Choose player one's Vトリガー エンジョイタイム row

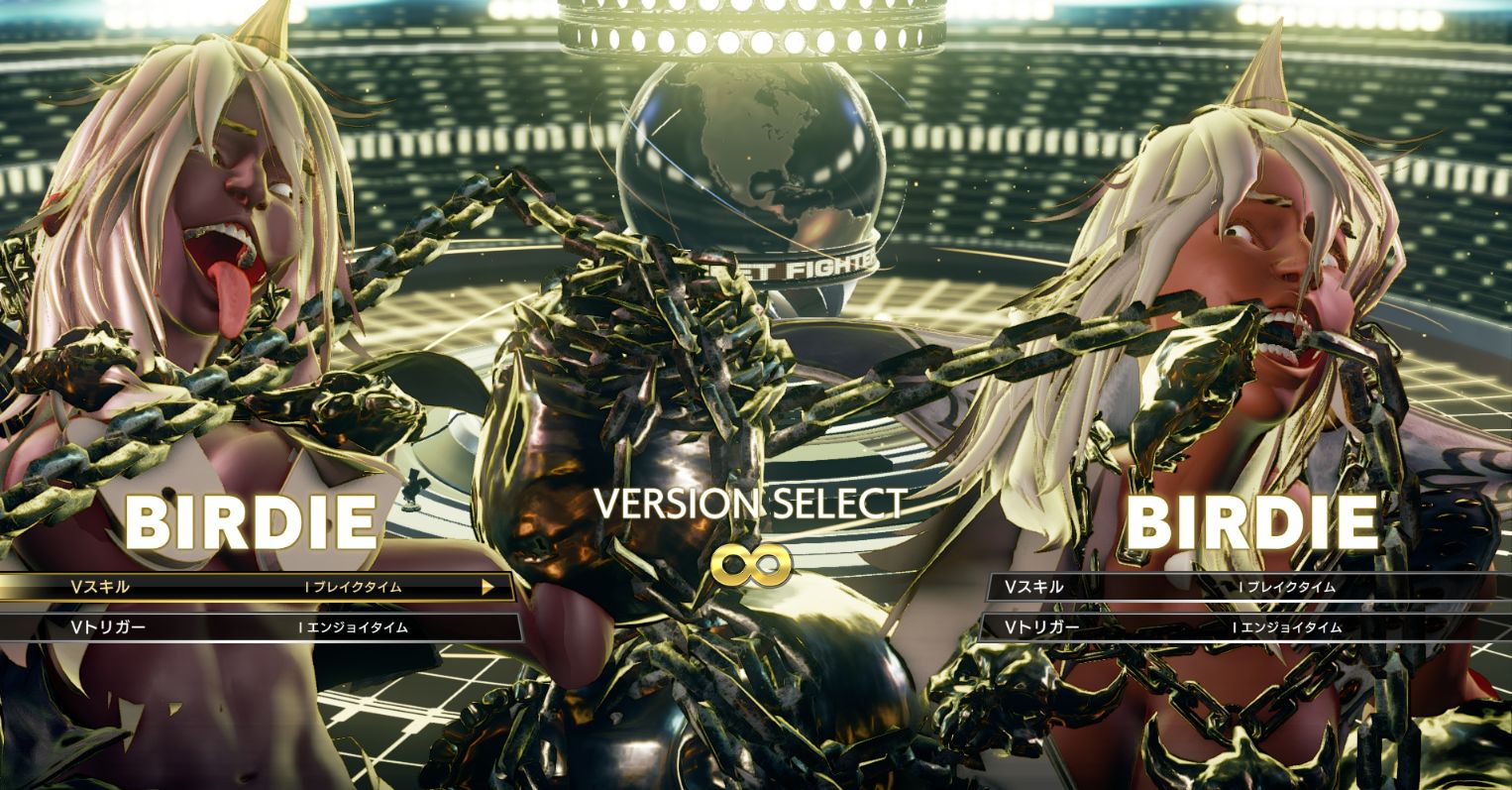pyautogui.click(x=260, y=627)
